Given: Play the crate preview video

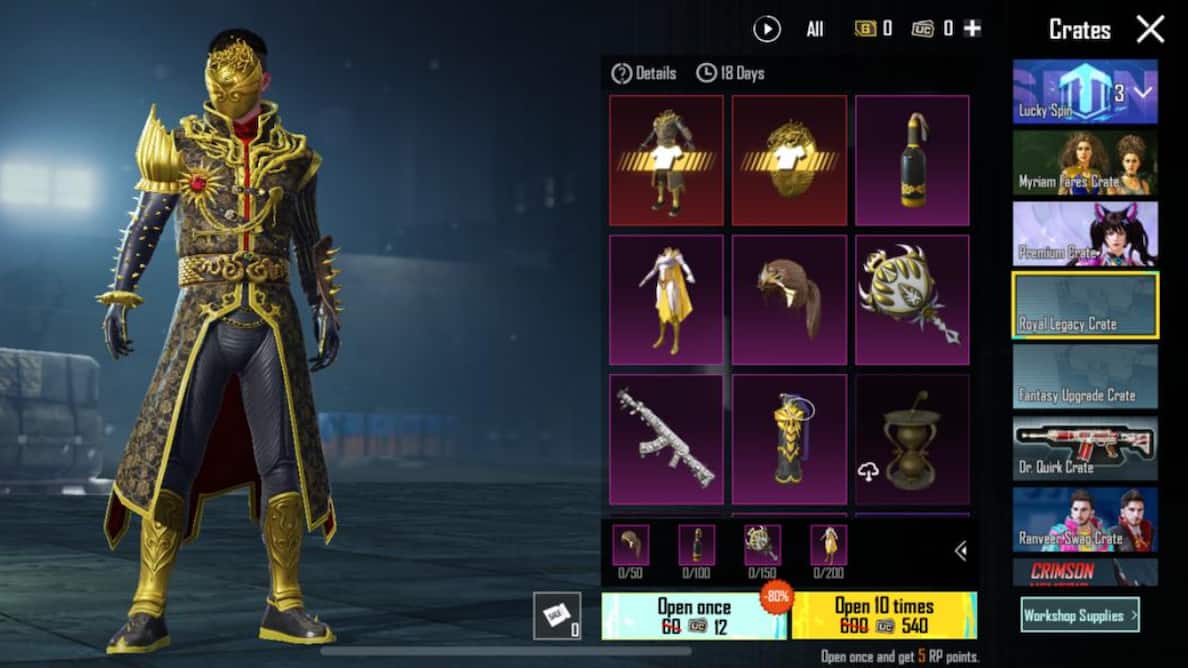Looking at the screenshot, I should point(767,29).
